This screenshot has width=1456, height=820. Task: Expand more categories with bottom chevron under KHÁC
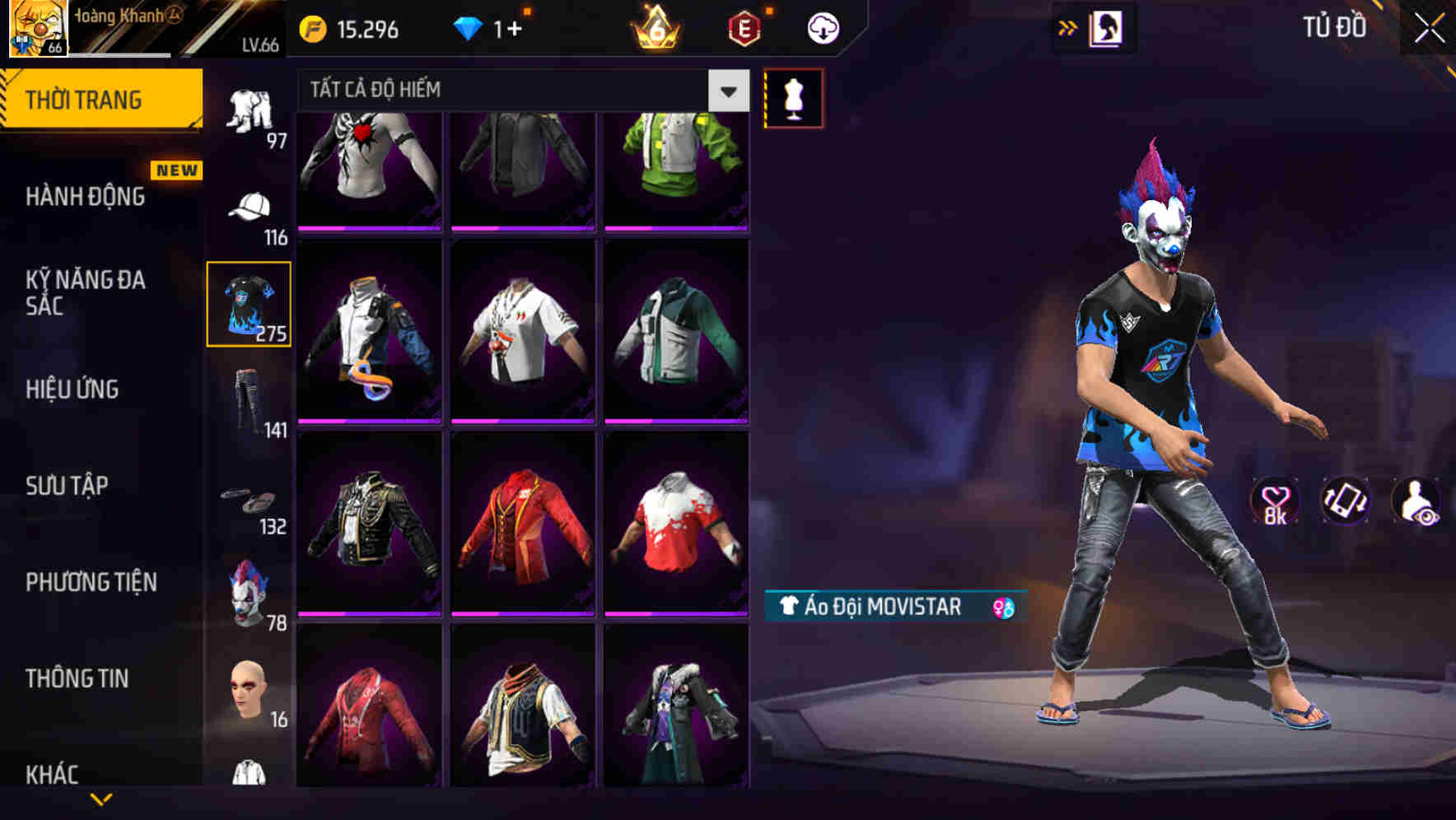point(103,800)
